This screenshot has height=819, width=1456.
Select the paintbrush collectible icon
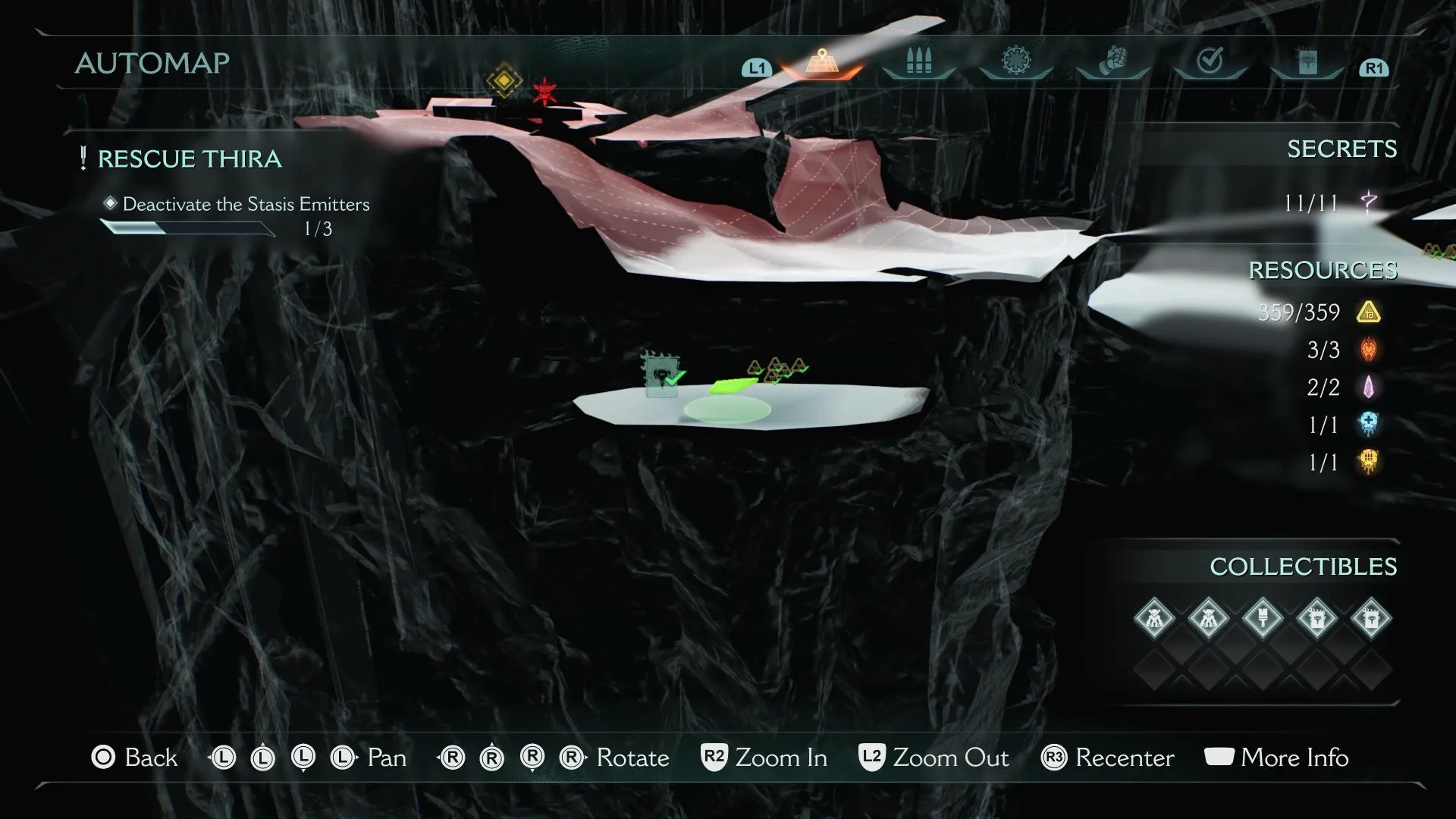click(1263, 618)
